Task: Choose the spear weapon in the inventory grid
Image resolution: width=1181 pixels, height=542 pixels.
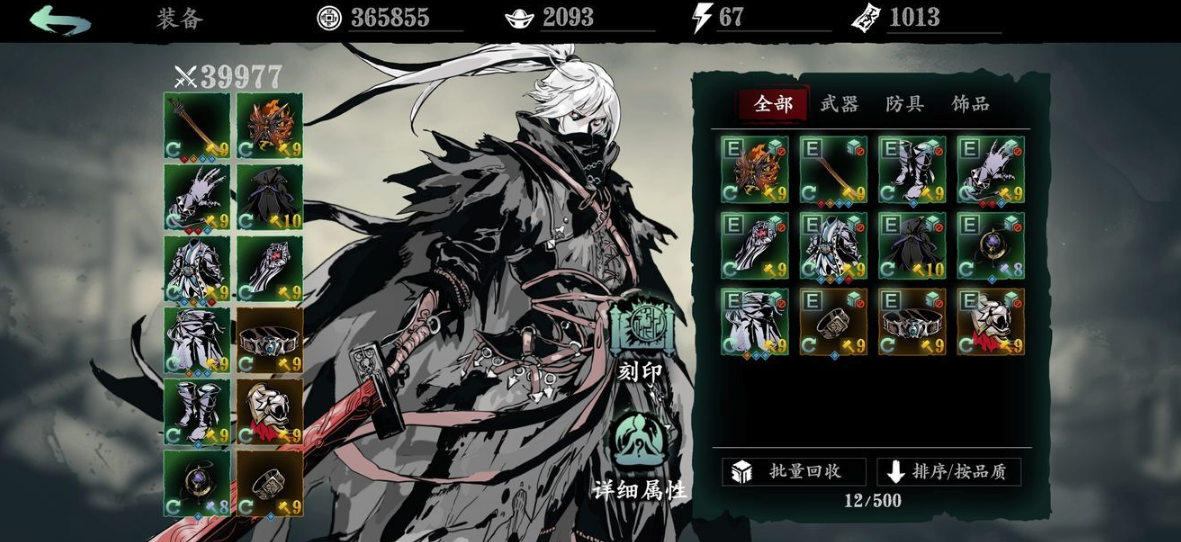Action: pos(833,170)
